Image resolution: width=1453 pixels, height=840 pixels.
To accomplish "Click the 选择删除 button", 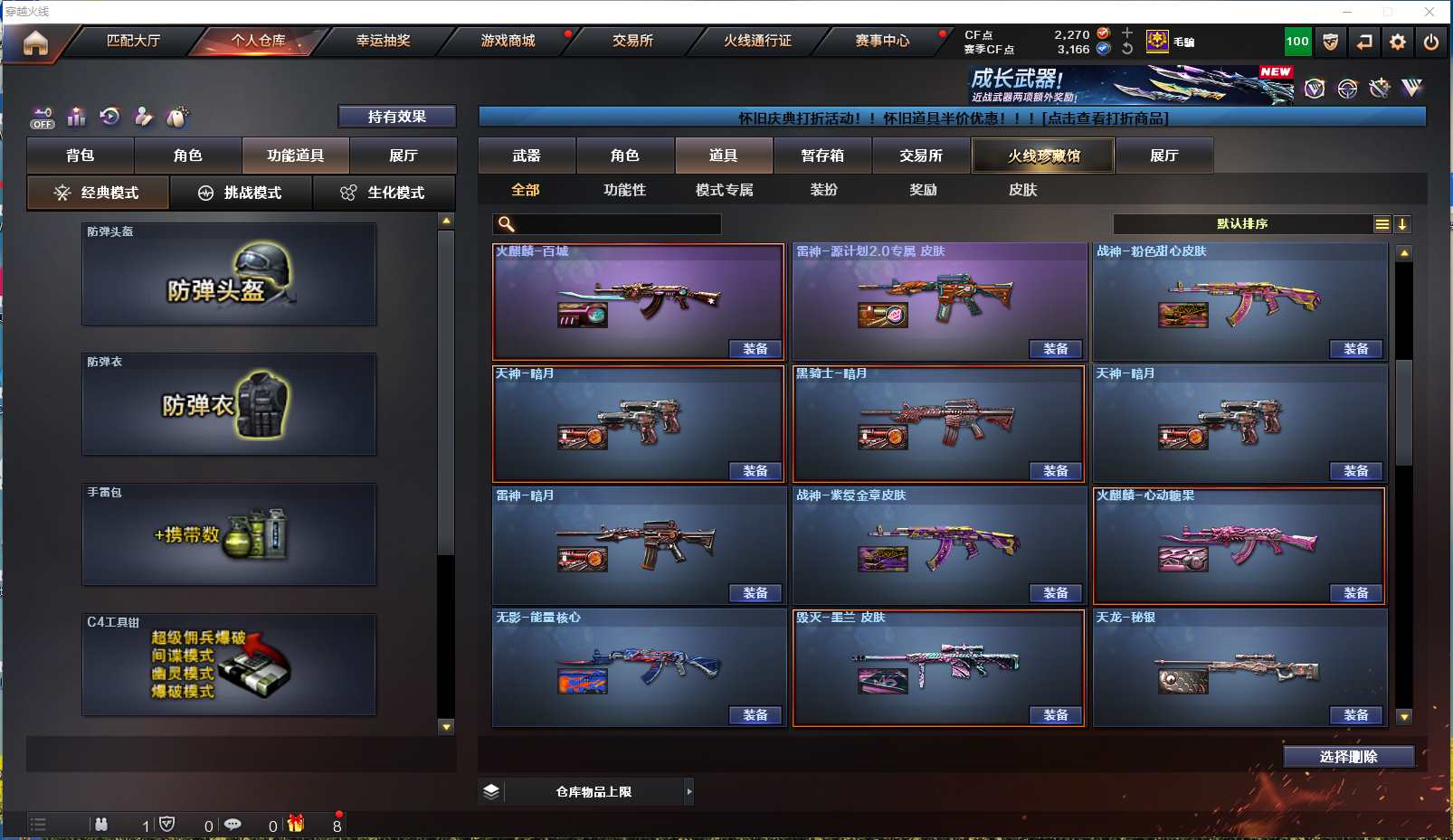I will pos(1348,757).
